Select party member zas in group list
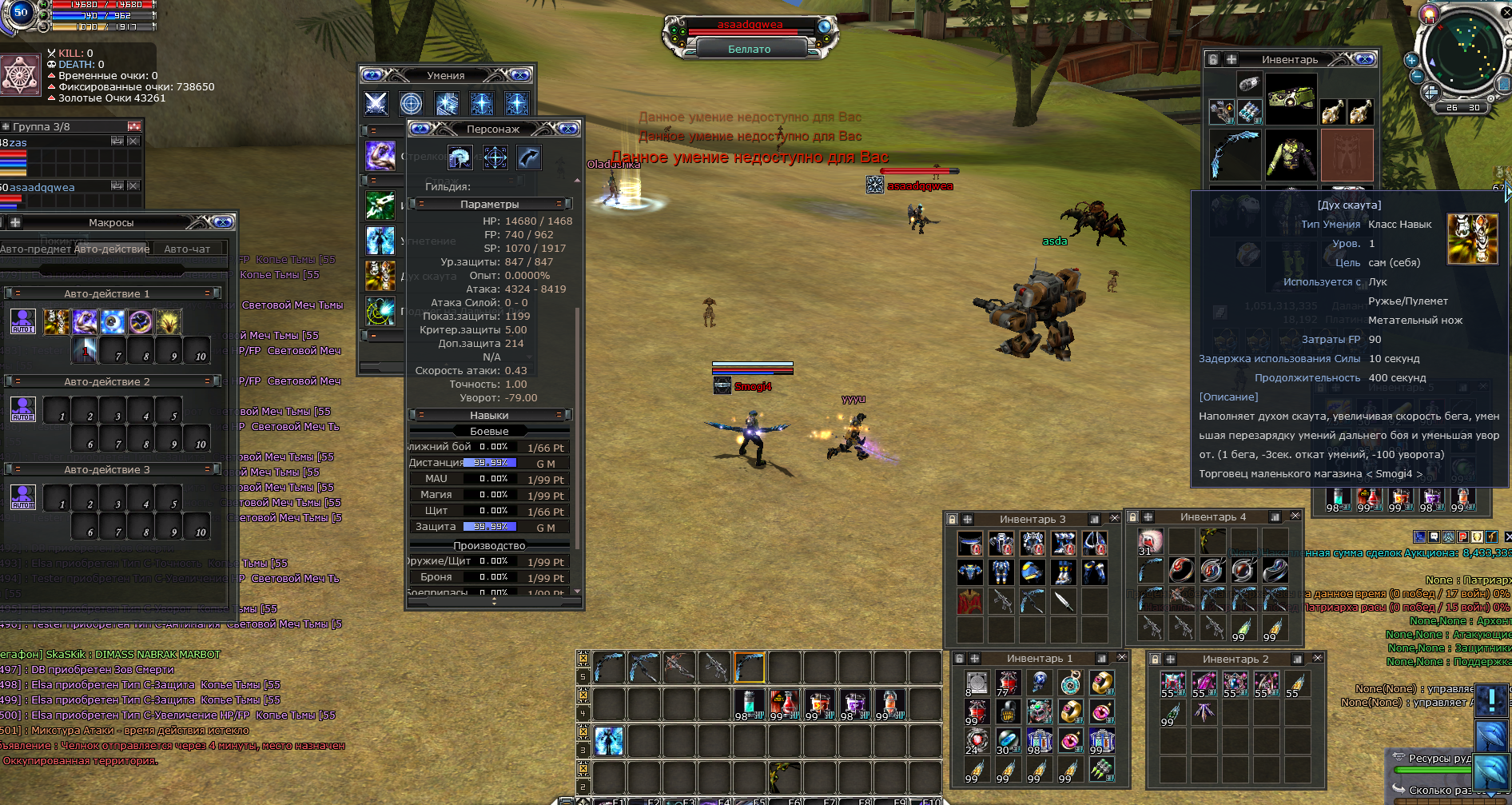 (x=18, y=142)
